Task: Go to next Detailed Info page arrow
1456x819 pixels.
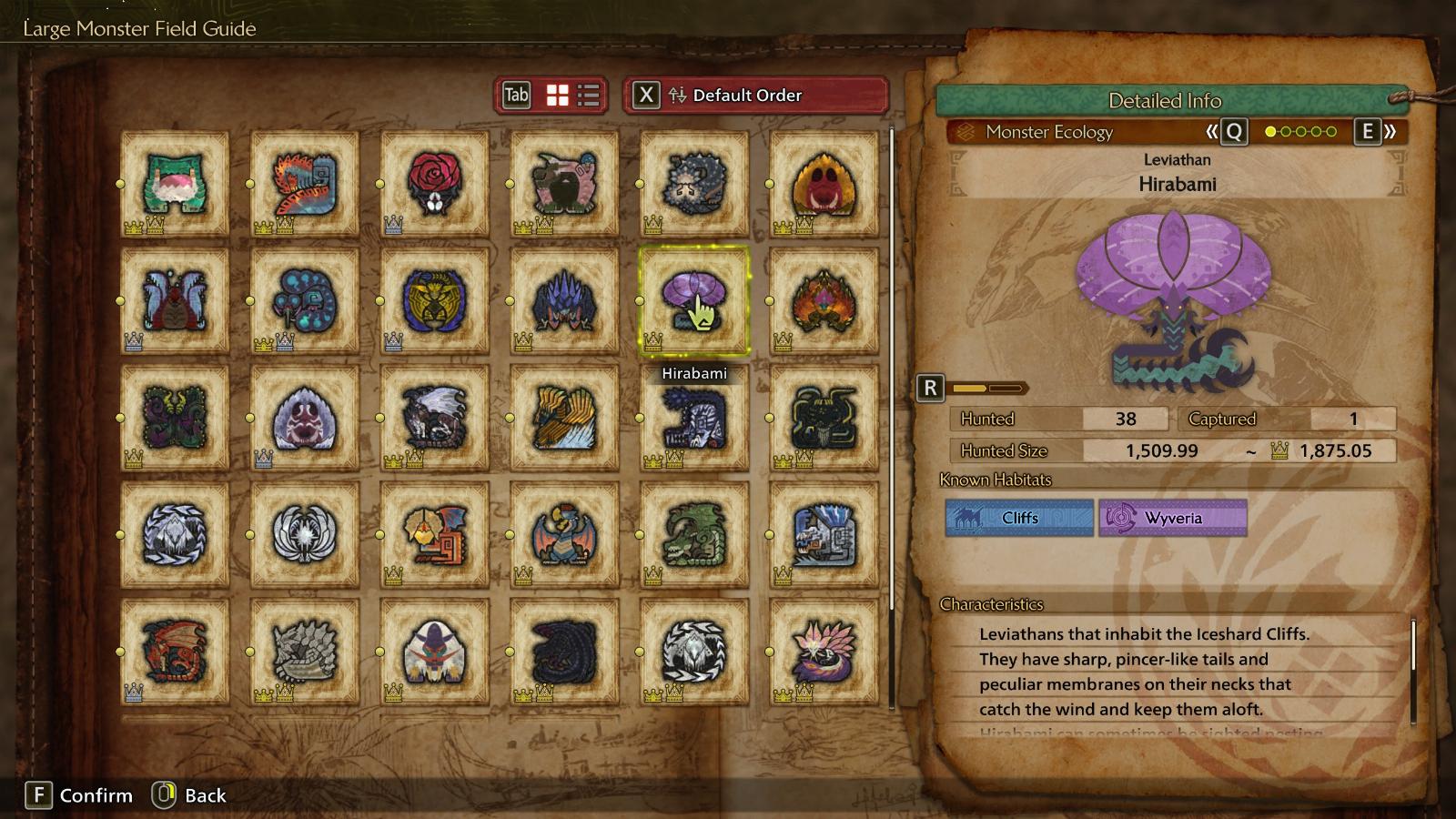Action: 1376,132
